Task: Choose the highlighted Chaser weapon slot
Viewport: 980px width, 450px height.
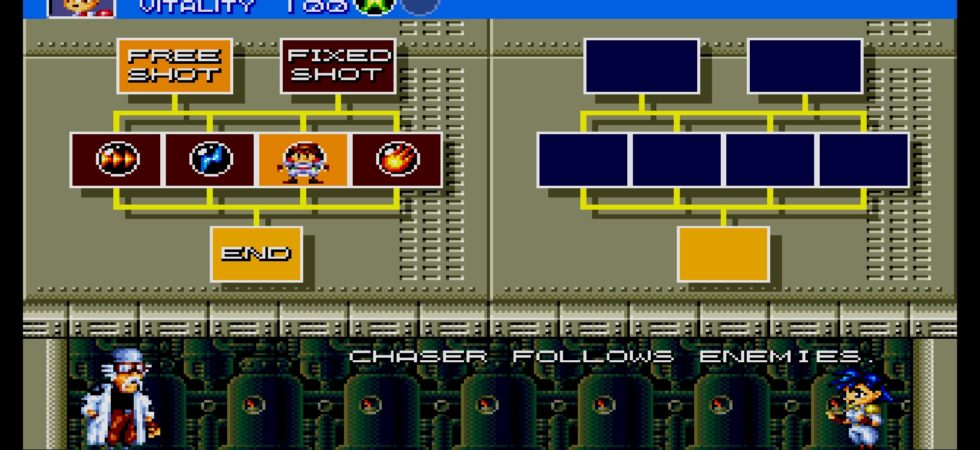Action: click(303, 160)
